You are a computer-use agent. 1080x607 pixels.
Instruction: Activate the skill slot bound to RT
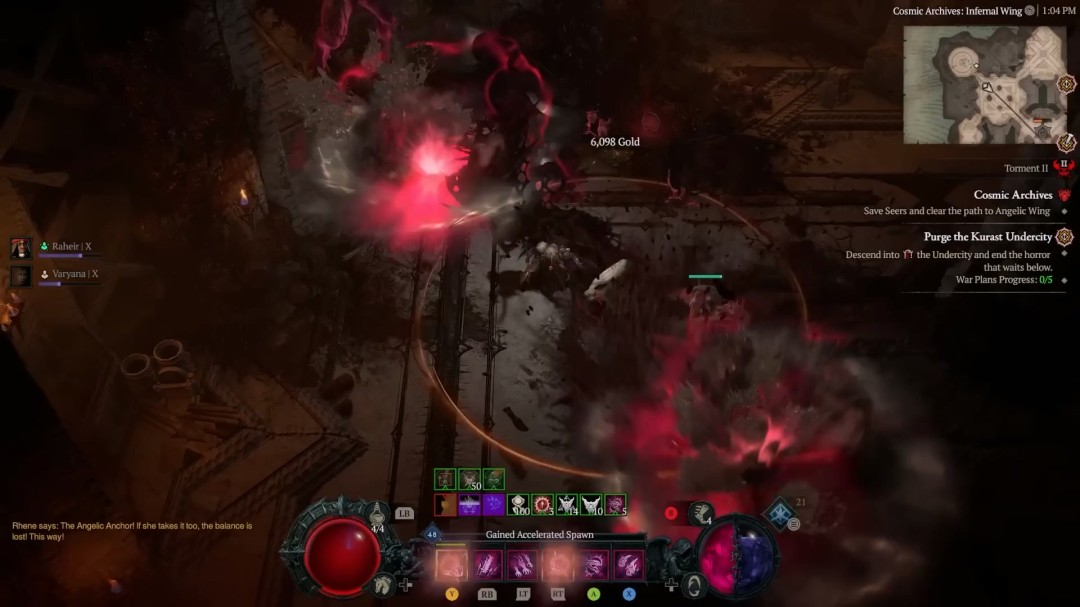click(558, 566)
